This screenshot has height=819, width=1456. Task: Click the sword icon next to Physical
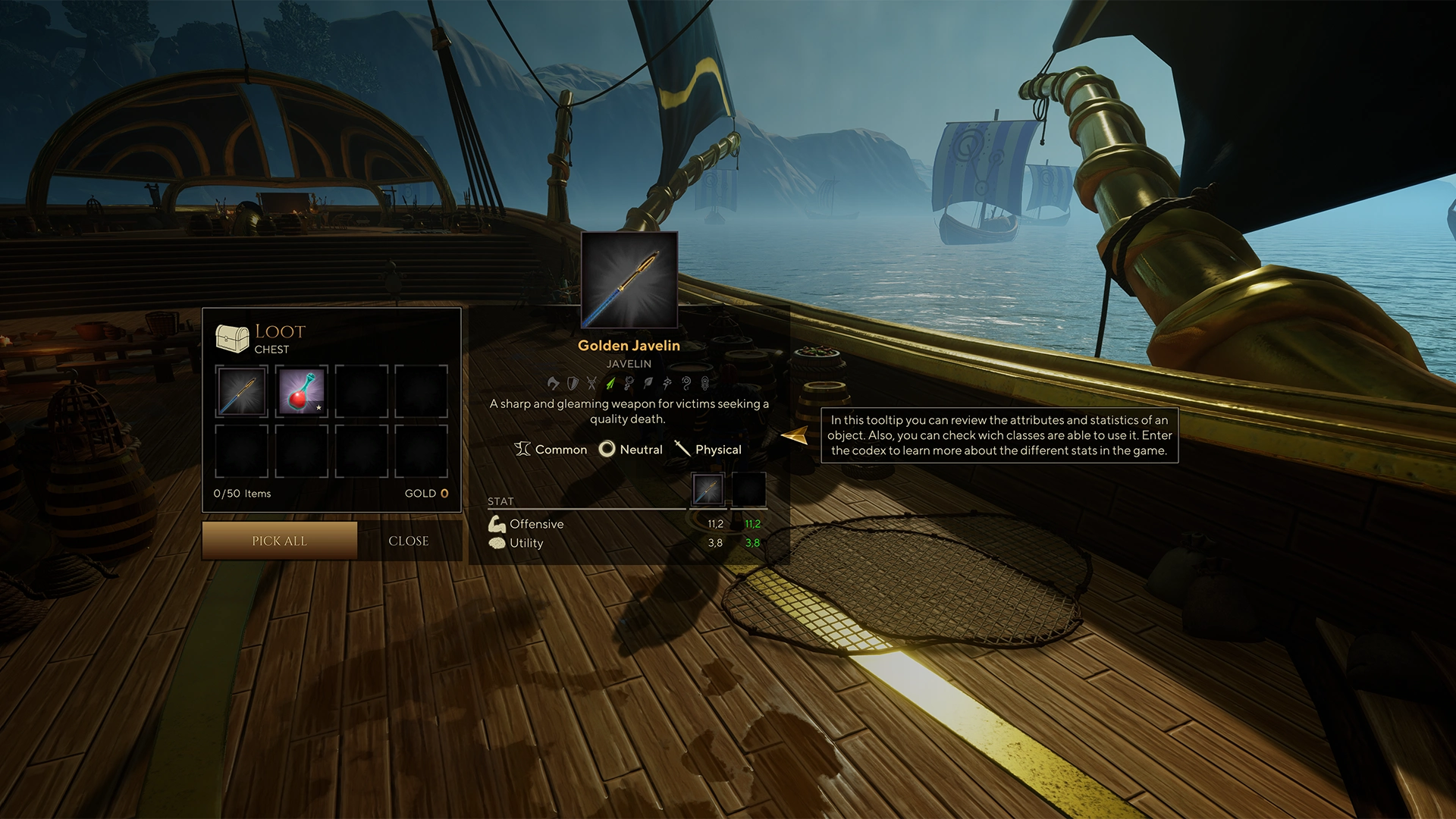click(681, 449)
